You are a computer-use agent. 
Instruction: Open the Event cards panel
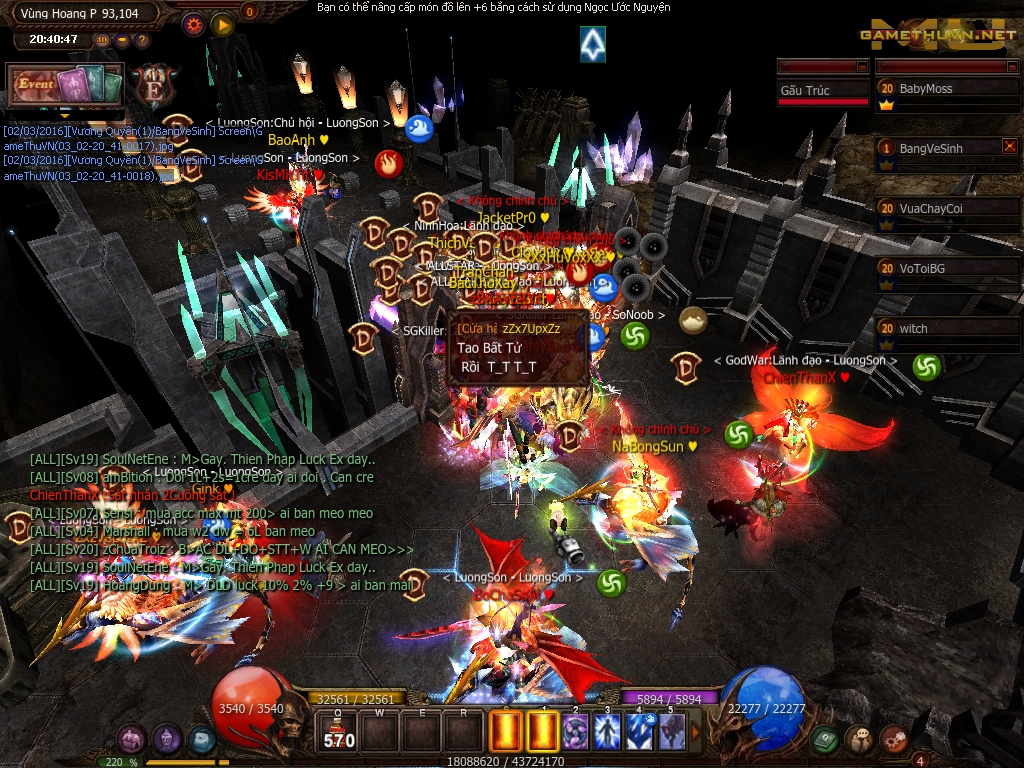click(65, 85)
